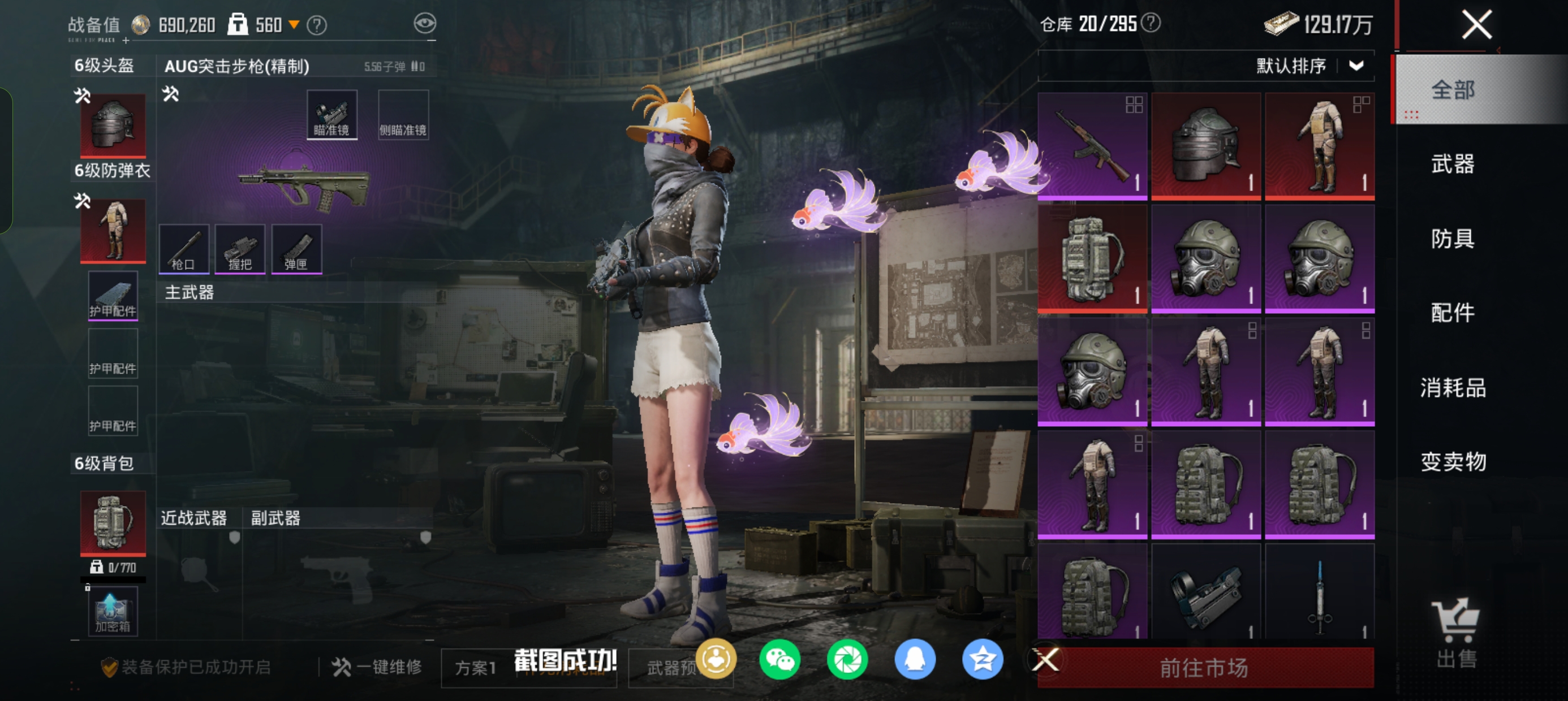Select the AK rifle in warehouse
This screenshot has height=701, width=1568.
1092,146
